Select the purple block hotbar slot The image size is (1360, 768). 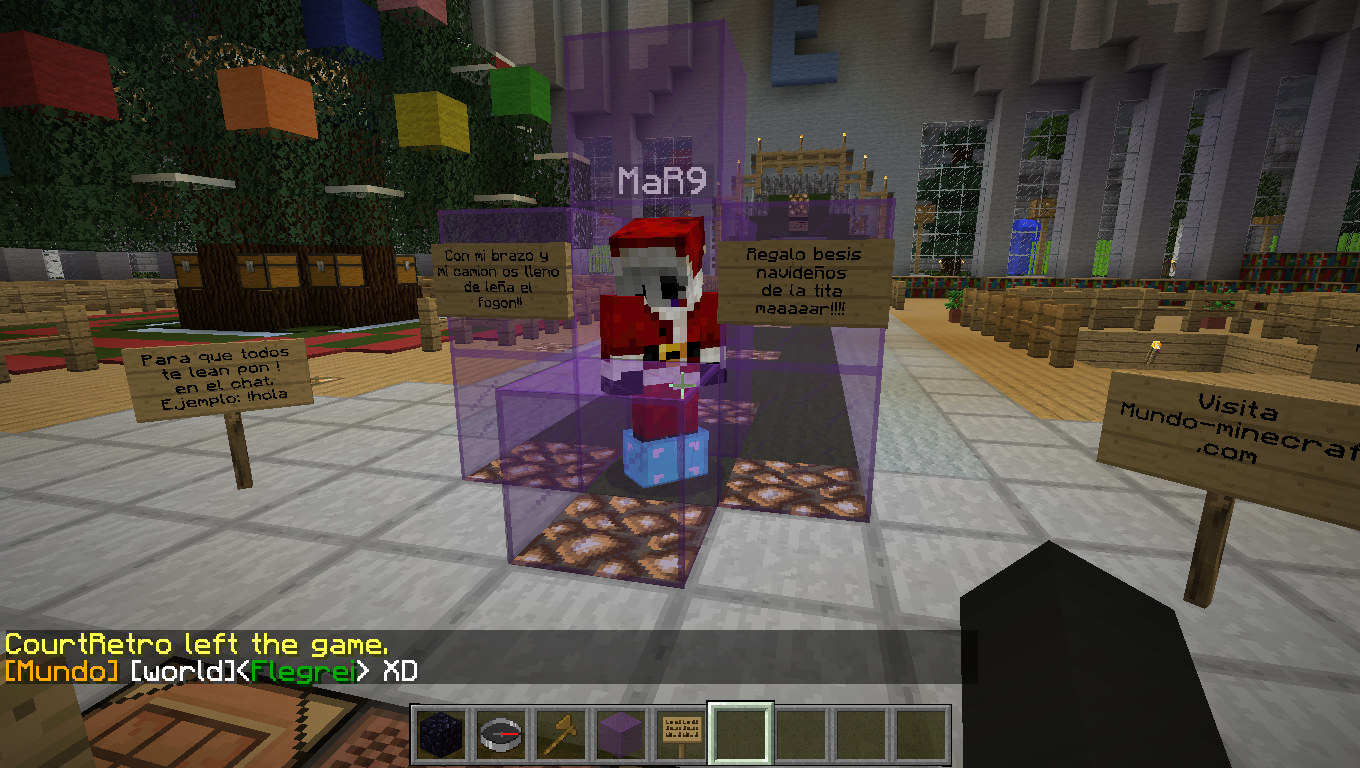pos(621,735)
